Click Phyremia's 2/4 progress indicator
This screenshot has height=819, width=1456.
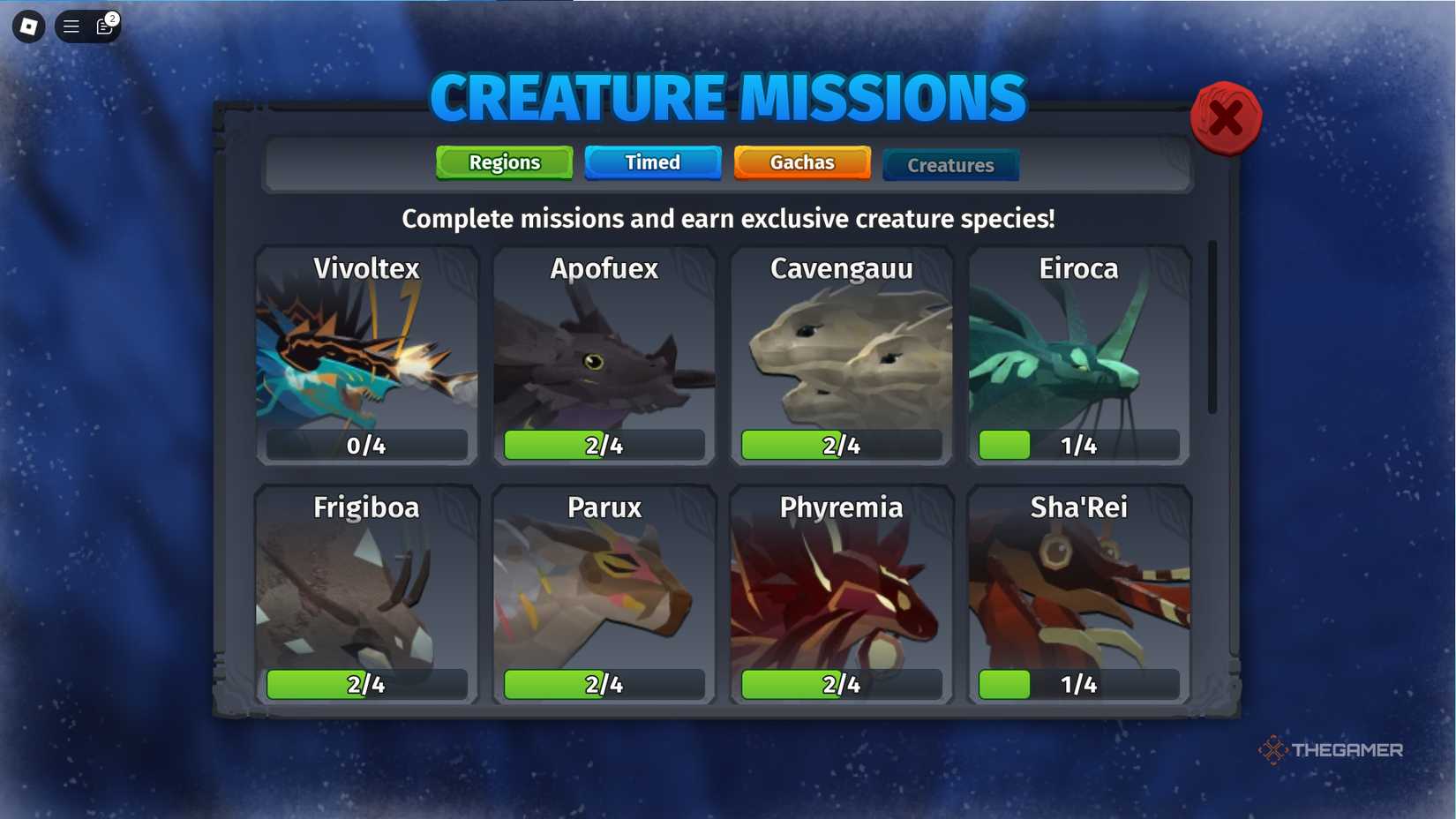coord(841,684)
